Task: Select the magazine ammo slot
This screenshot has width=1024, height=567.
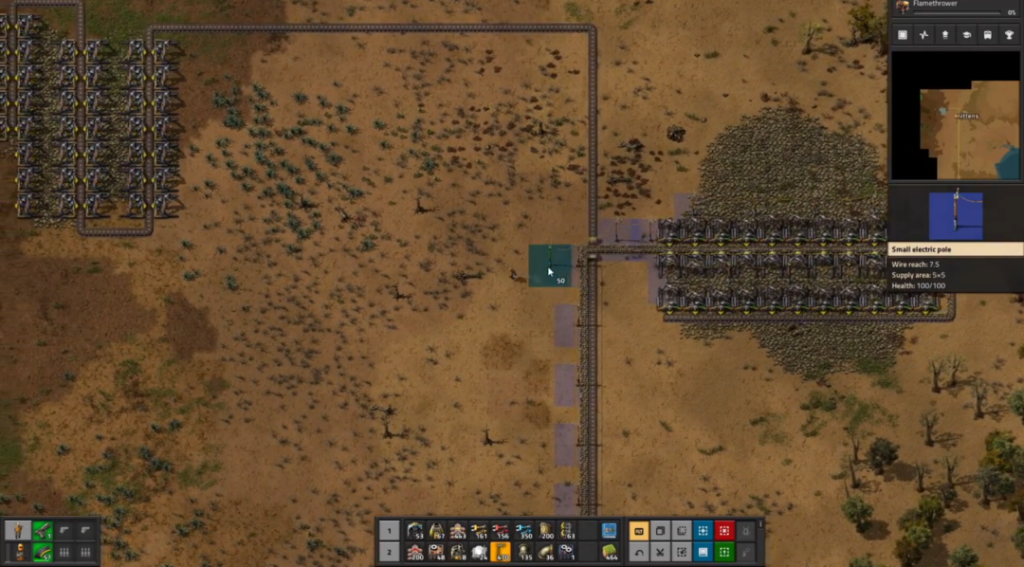Action: point(43,551)
